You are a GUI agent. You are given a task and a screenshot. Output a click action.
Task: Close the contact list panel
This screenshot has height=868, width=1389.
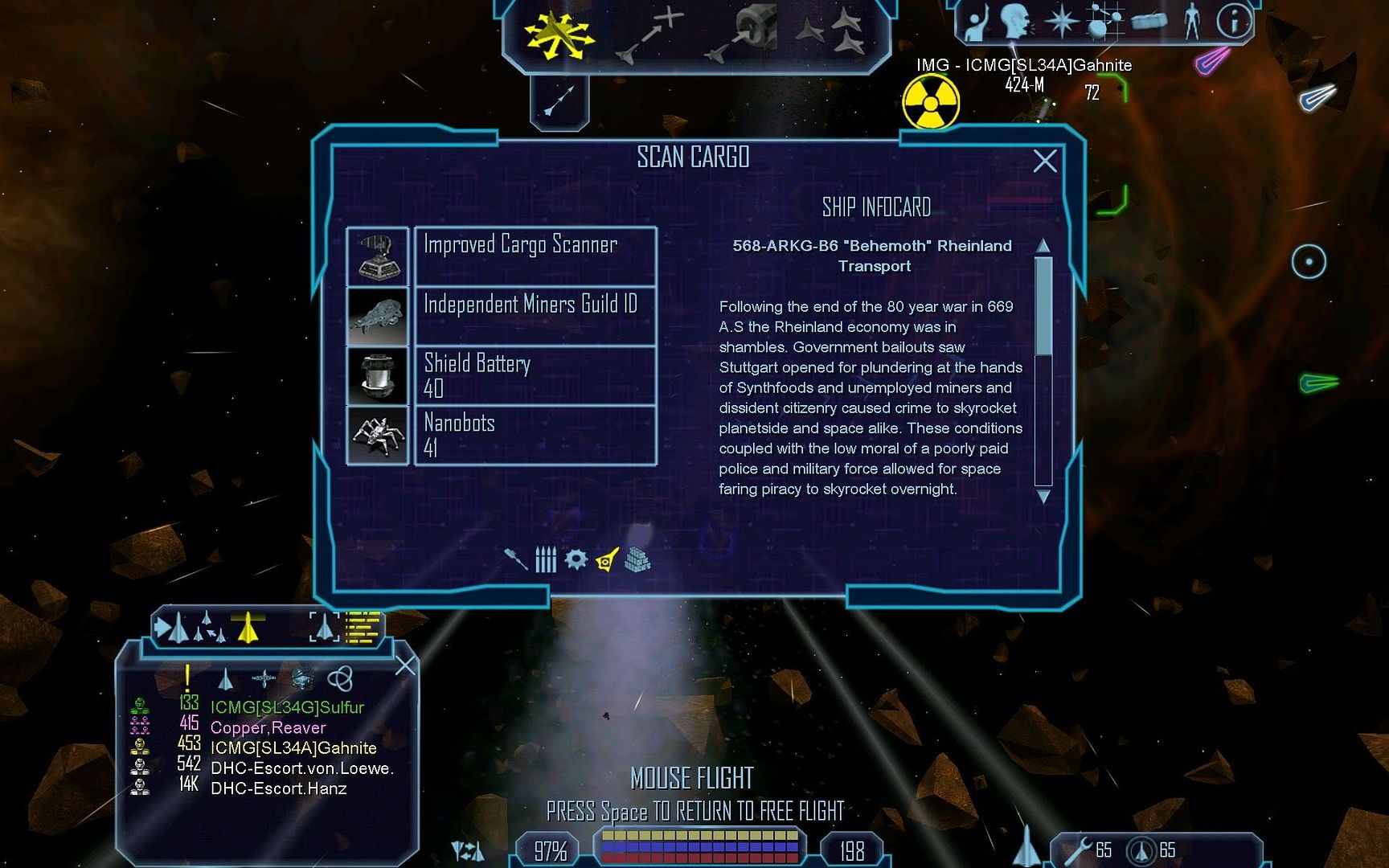(x=405, y=665)
